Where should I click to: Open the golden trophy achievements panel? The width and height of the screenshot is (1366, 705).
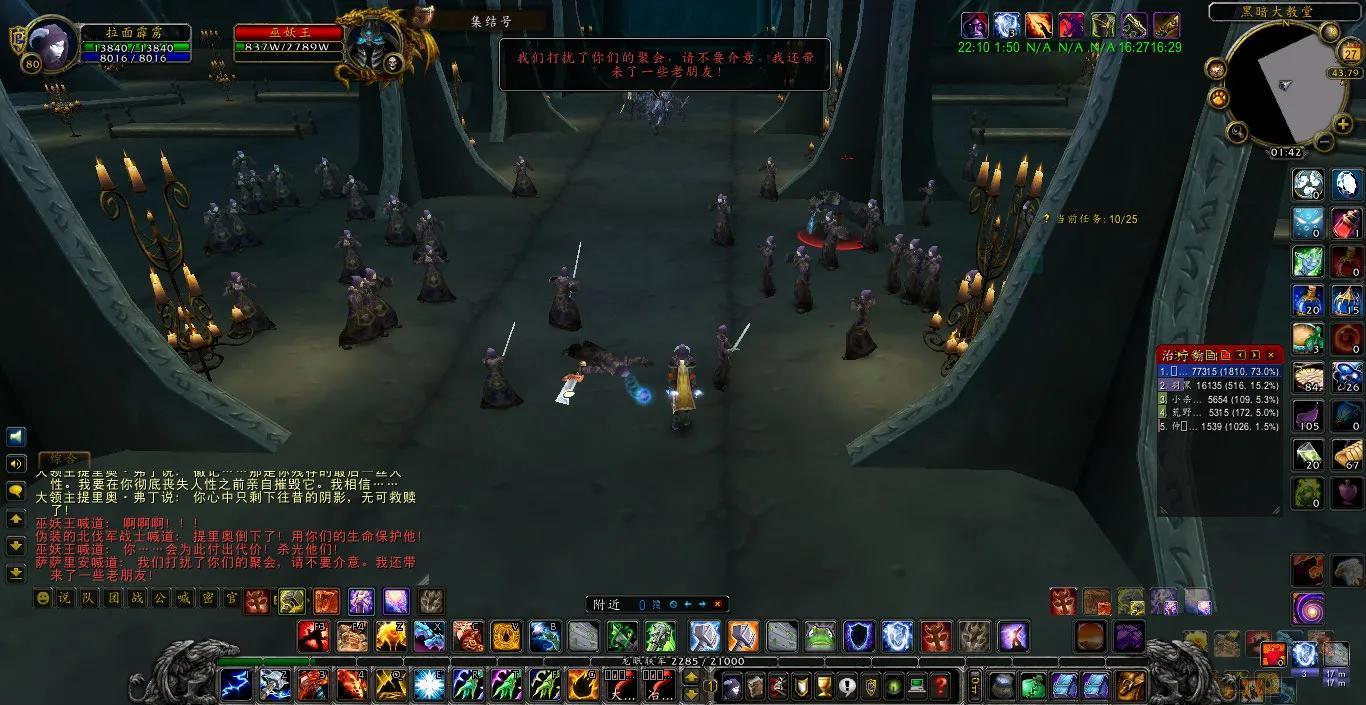click(824, 686)
